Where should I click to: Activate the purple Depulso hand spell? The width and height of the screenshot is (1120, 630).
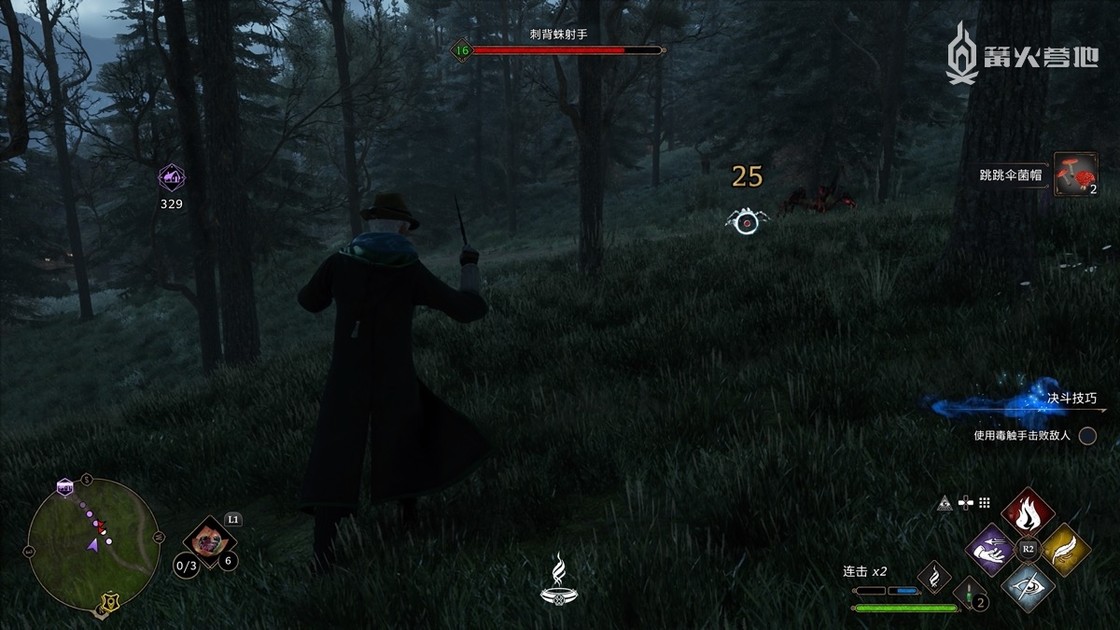pyautogui.click(x=989, y=549)
